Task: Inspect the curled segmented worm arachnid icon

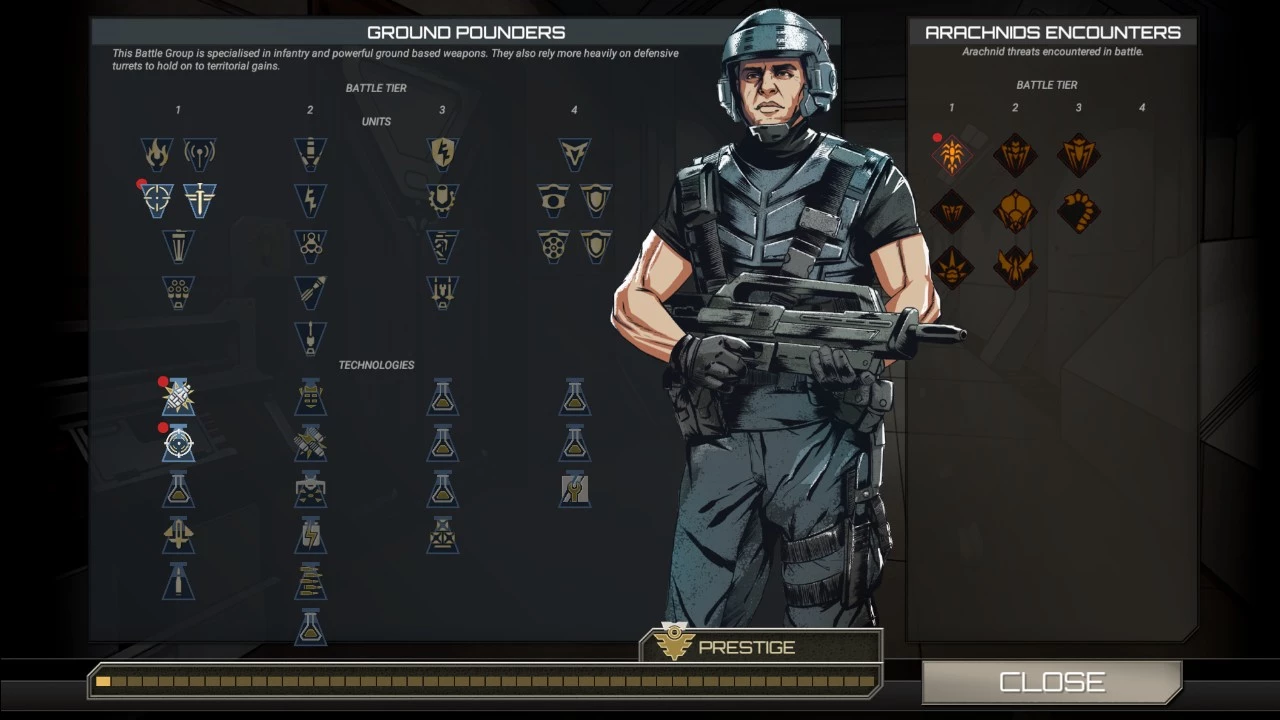Action: click(1079, 212)
